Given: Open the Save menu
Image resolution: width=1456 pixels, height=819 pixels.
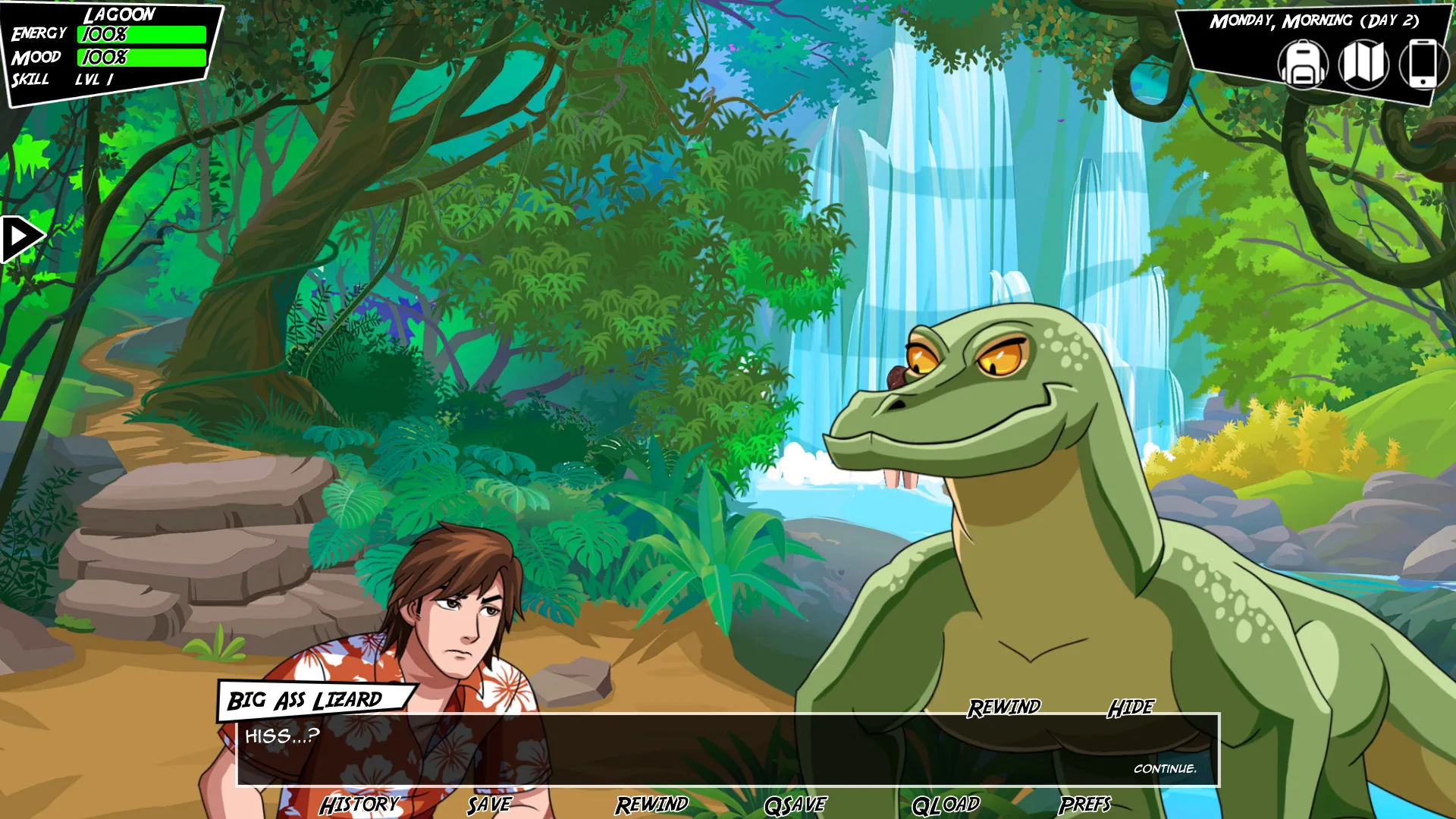Looking at the screenshot, I should 489,805.
